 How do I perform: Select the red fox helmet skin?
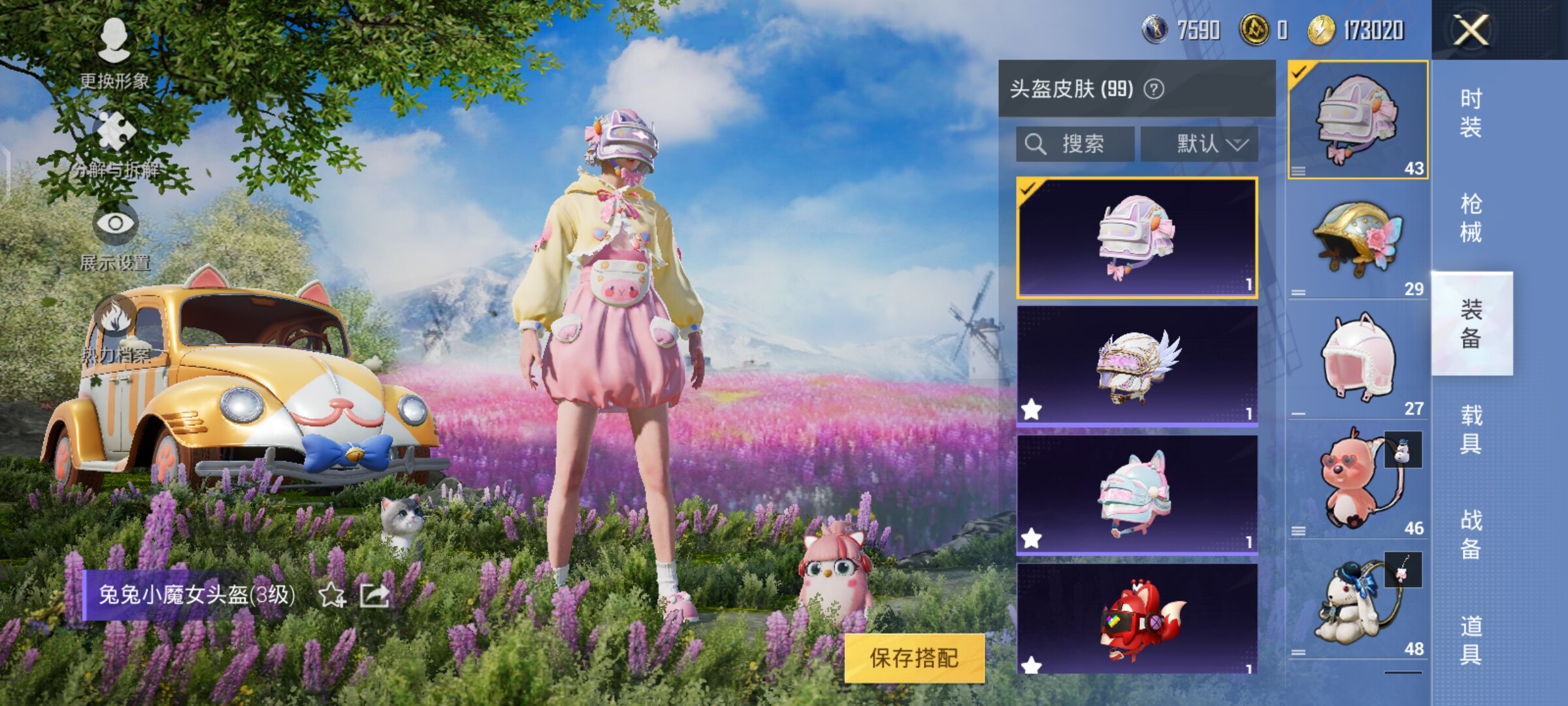1137,618
